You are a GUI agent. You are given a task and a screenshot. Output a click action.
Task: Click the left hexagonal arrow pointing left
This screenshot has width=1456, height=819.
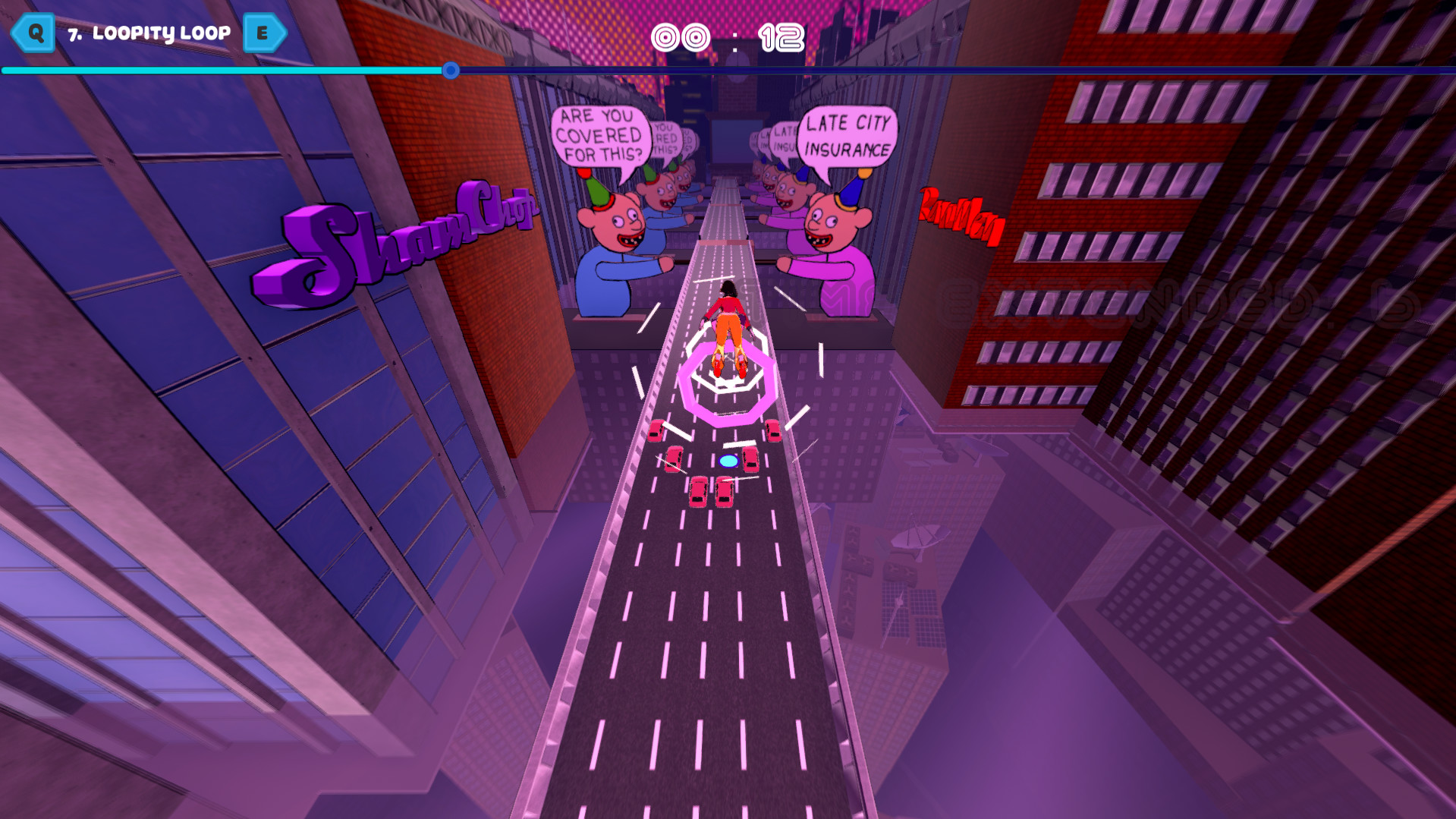pyautogui.click(x=32, y=33)
